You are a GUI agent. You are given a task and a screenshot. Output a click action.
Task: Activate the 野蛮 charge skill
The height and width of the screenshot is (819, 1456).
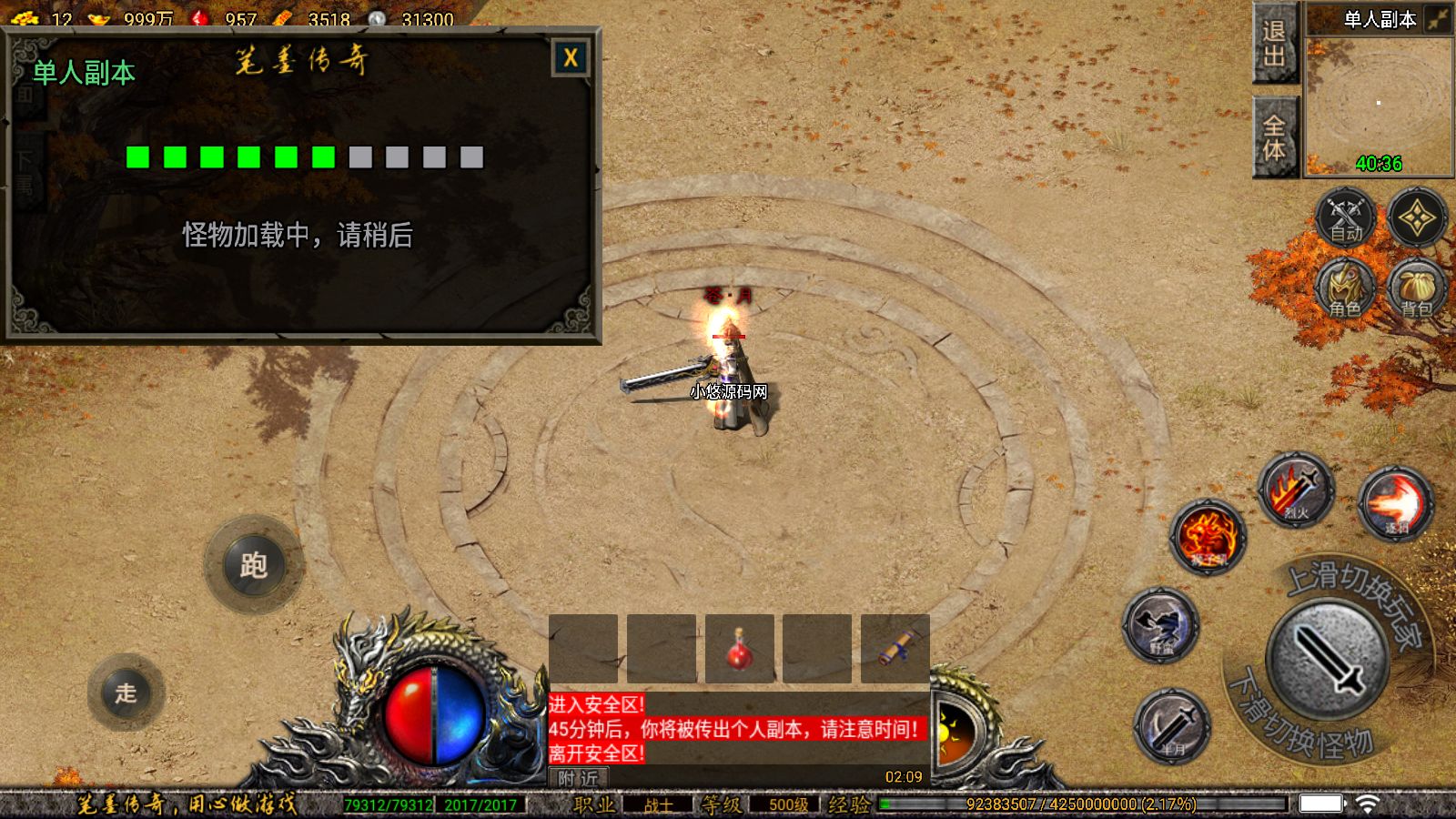(1161, 625)
